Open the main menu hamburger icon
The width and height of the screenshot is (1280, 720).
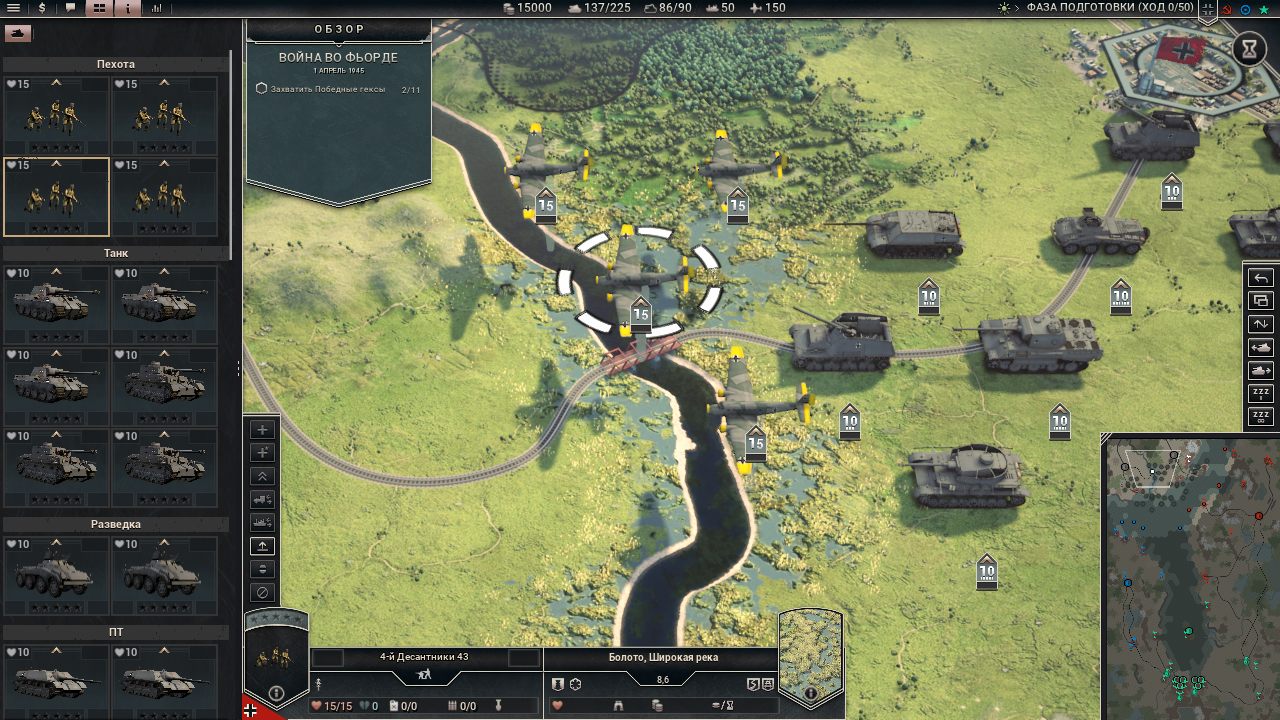[12, 8]
